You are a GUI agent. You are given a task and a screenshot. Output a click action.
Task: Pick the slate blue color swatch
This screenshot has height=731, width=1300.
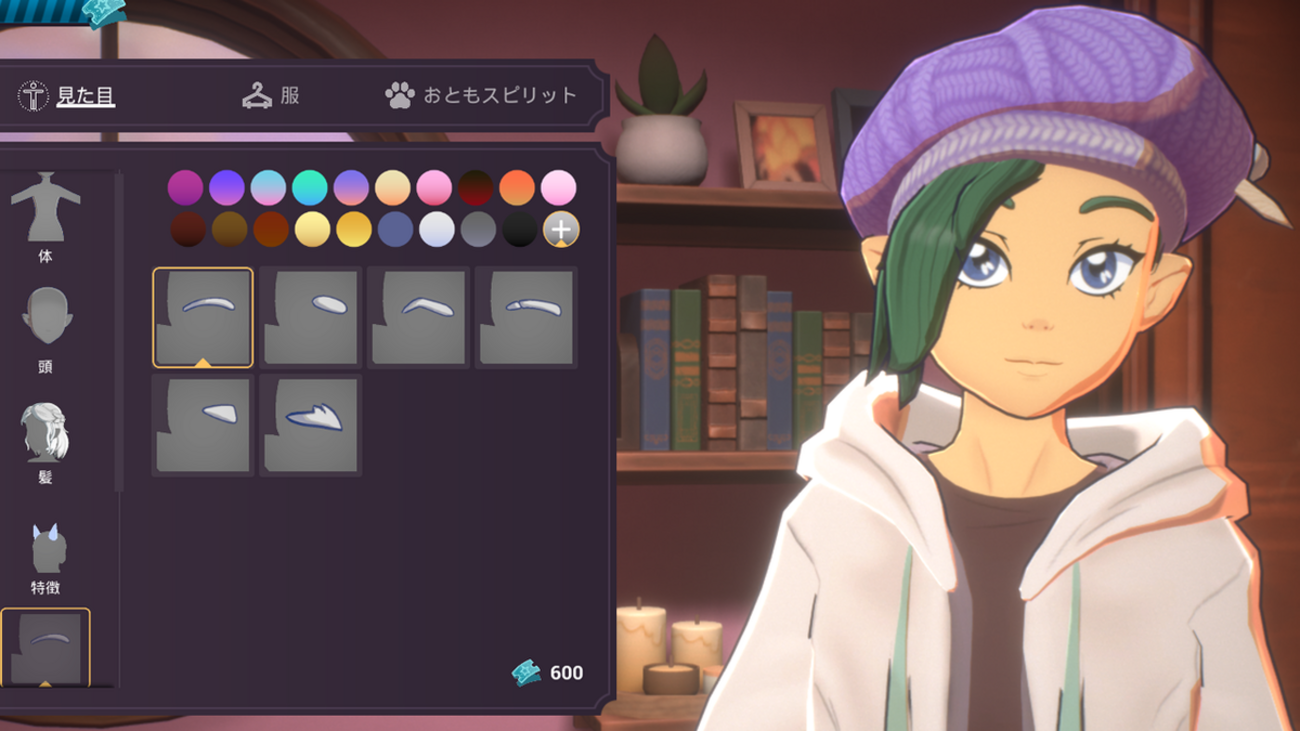(x=395, y=230)
